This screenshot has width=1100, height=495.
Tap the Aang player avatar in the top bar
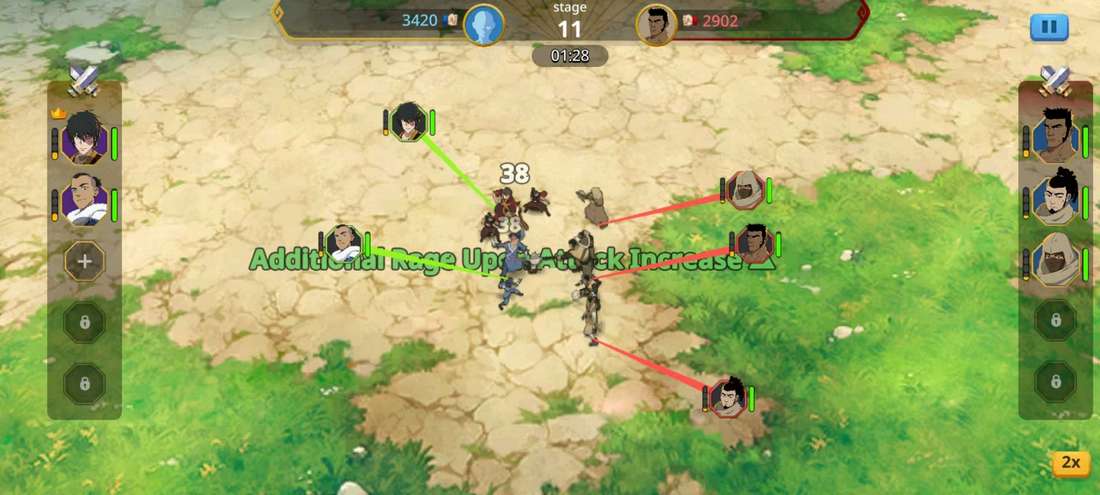click(x=484, y=23)
